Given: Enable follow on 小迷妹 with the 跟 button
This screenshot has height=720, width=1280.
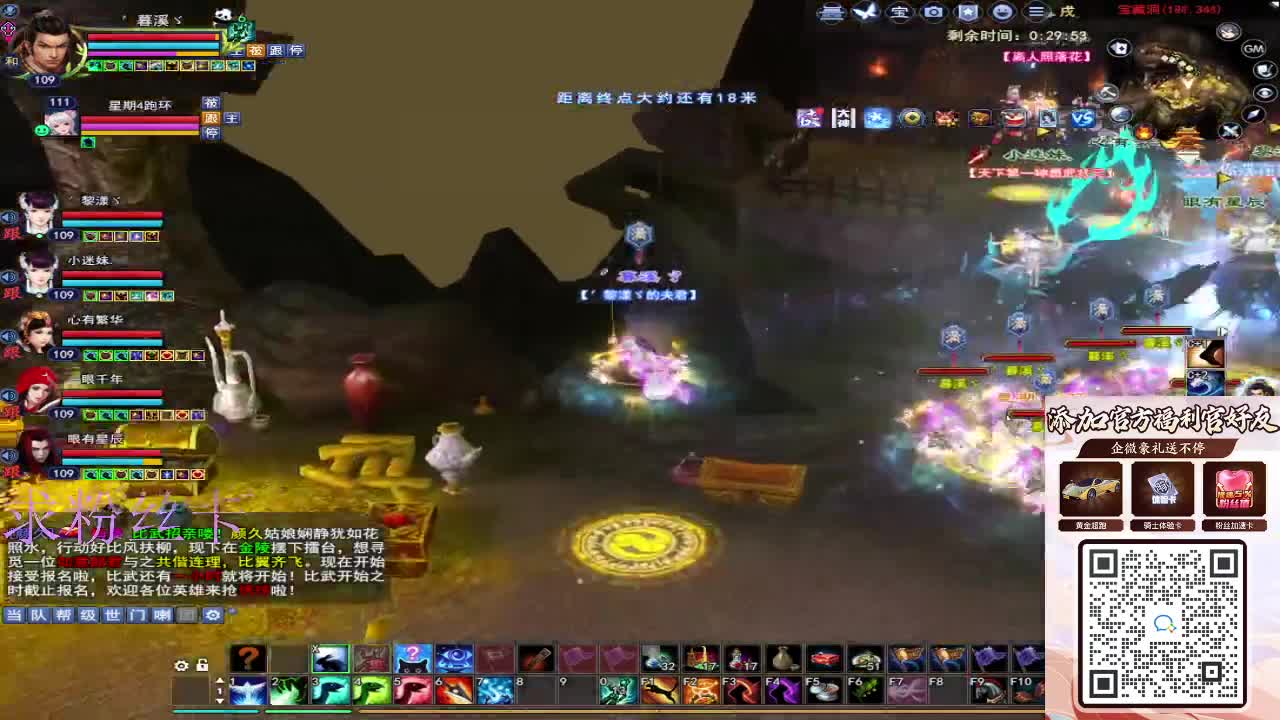Looking at the screenshot, I should tap(9, 290).
